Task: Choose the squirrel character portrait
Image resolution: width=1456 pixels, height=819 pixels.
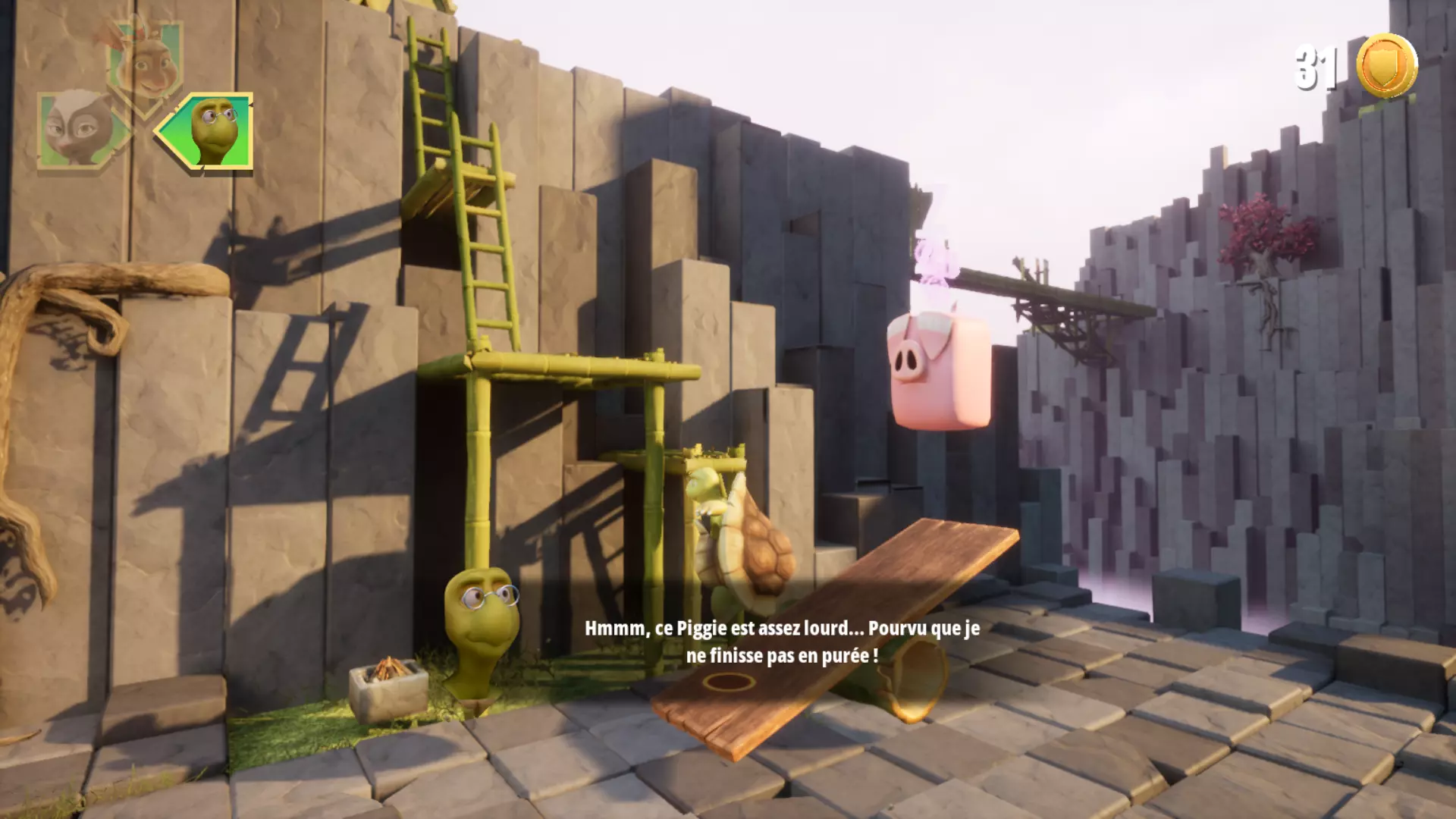Action: (x=146, y=65)
